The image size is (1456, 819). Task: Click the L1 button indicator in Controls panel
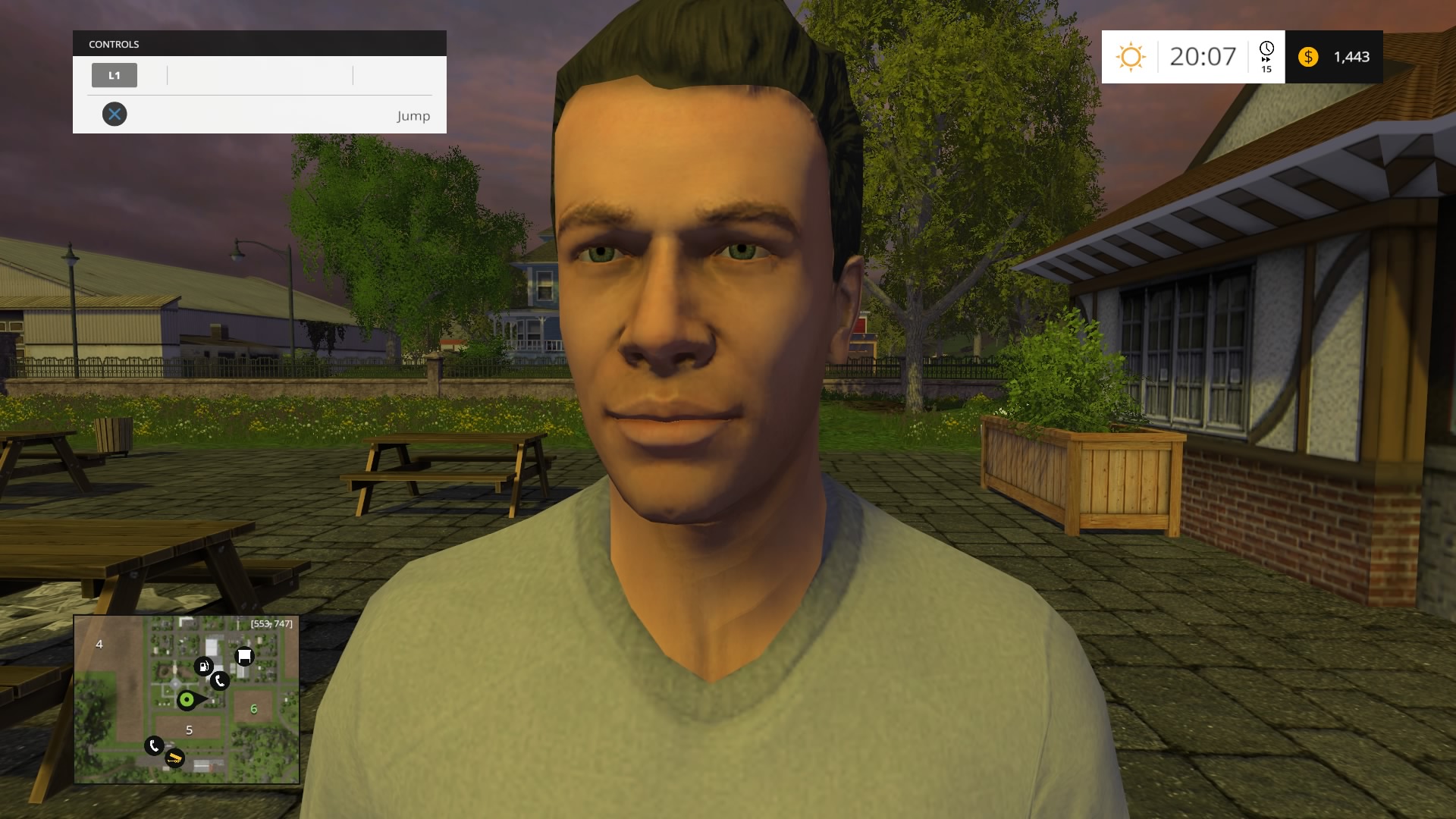click(115, 75)
